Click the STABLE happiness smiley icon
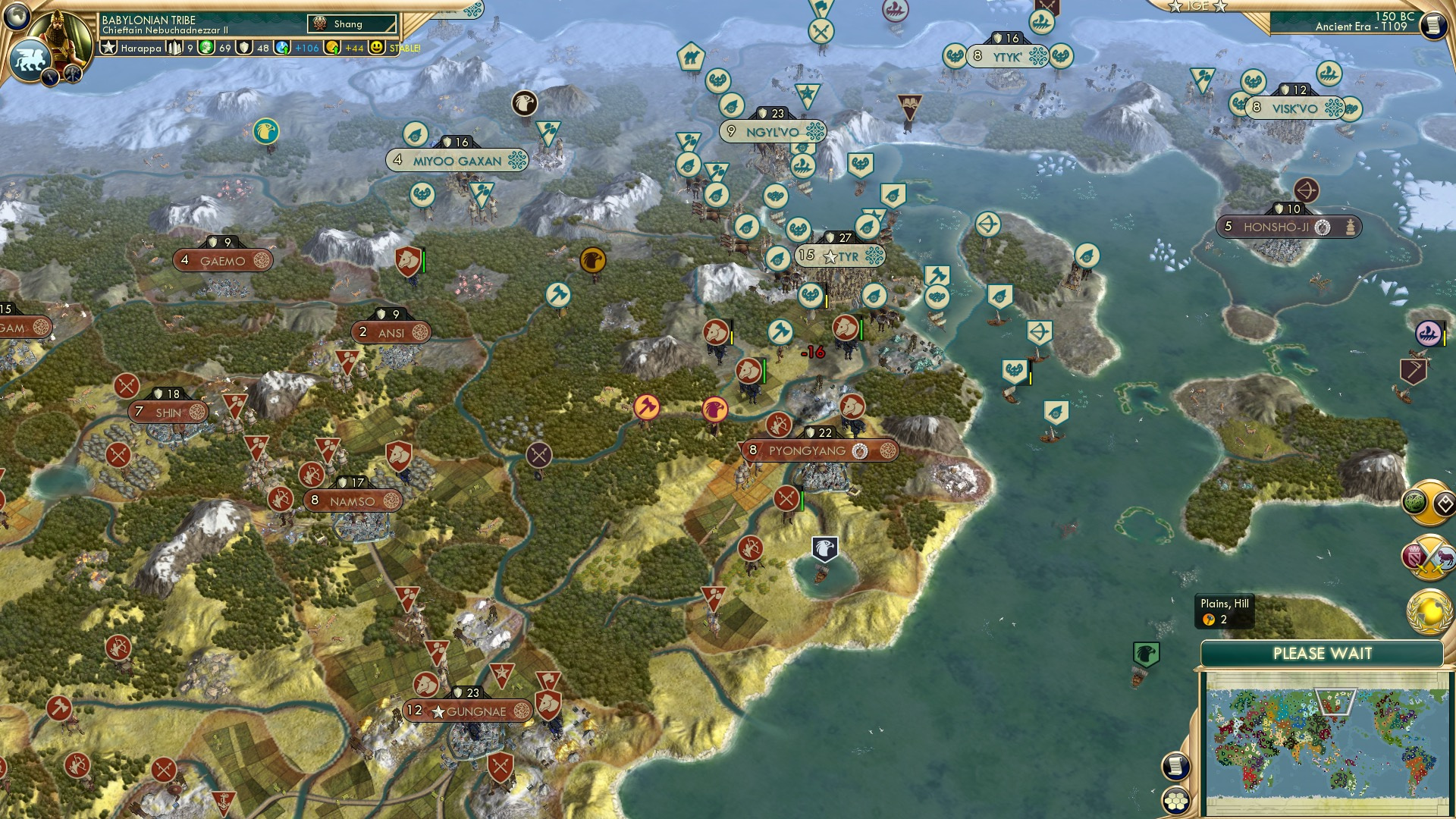 pos(377,49)
